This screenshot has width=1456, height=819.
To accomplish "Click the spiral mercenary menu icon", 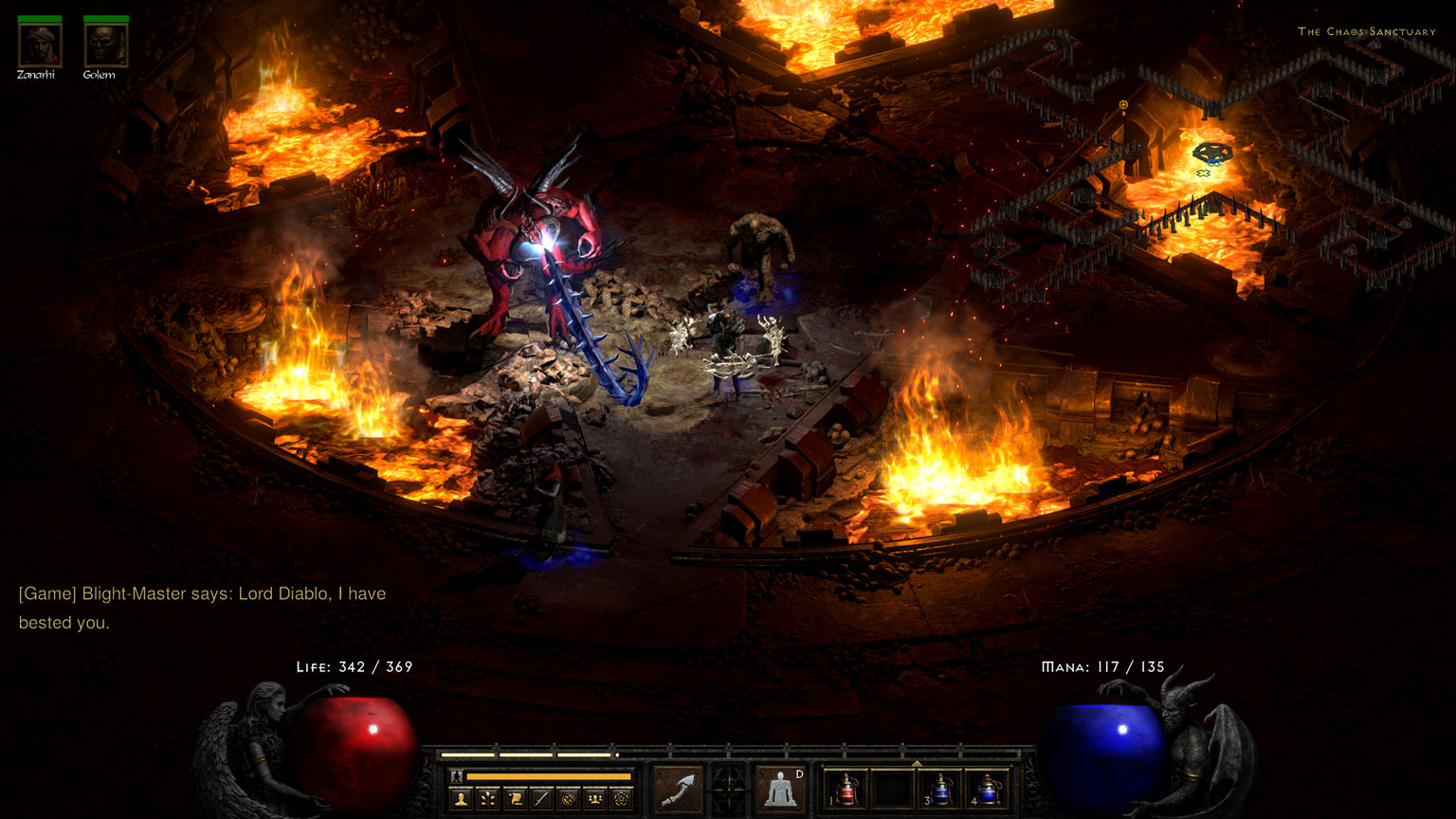I will [x=568, y=797].
